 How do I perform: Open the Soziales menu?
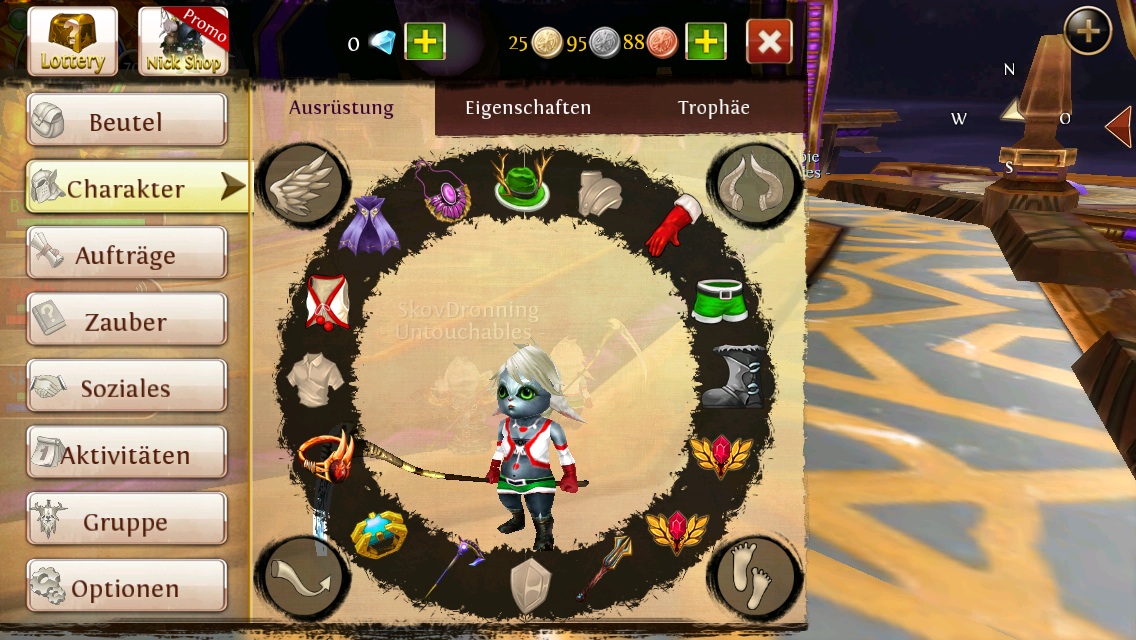[126, 388]
